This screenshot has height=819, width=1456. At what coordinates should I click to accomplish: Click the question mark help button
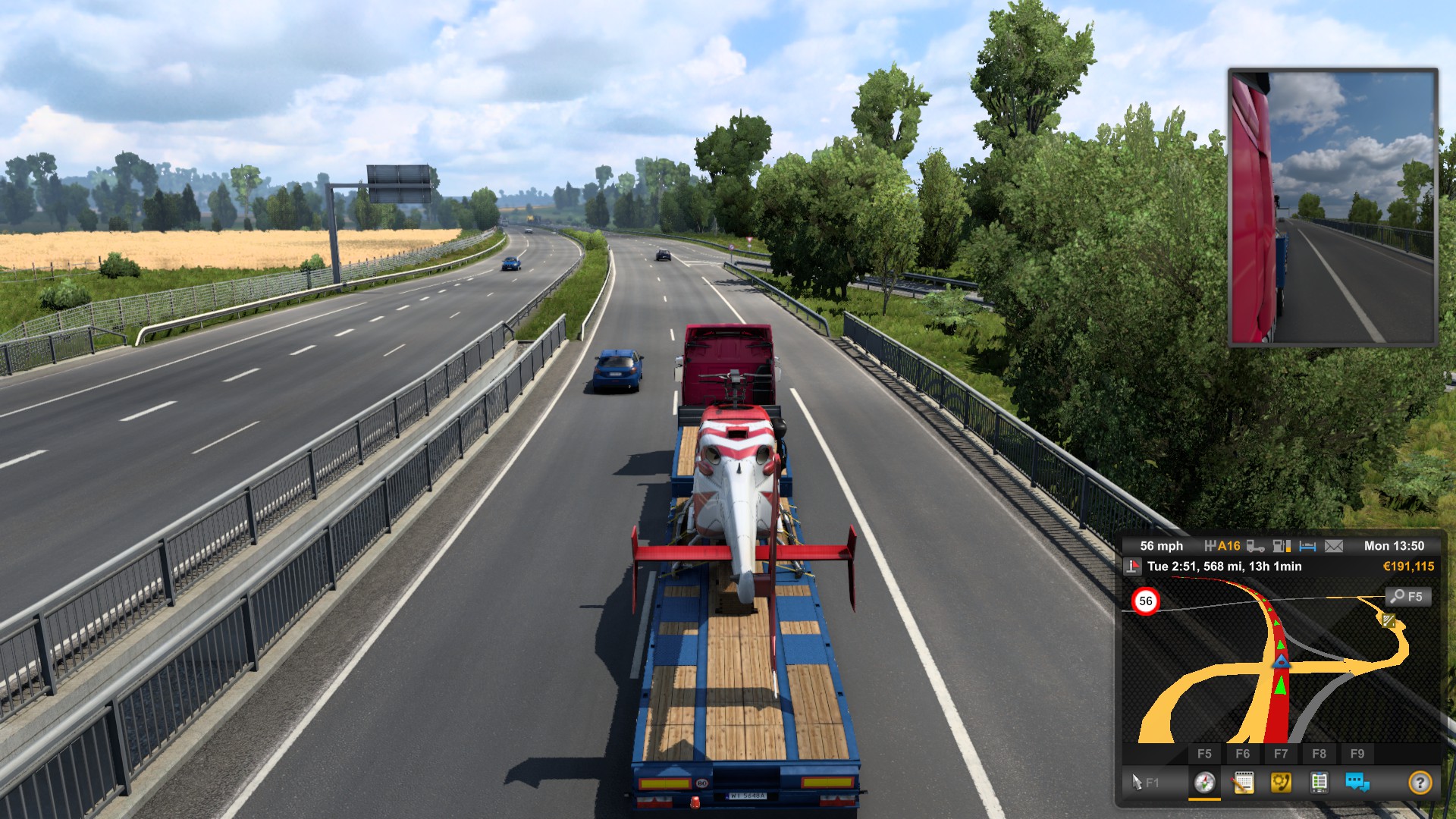[x=1420, y=782]
